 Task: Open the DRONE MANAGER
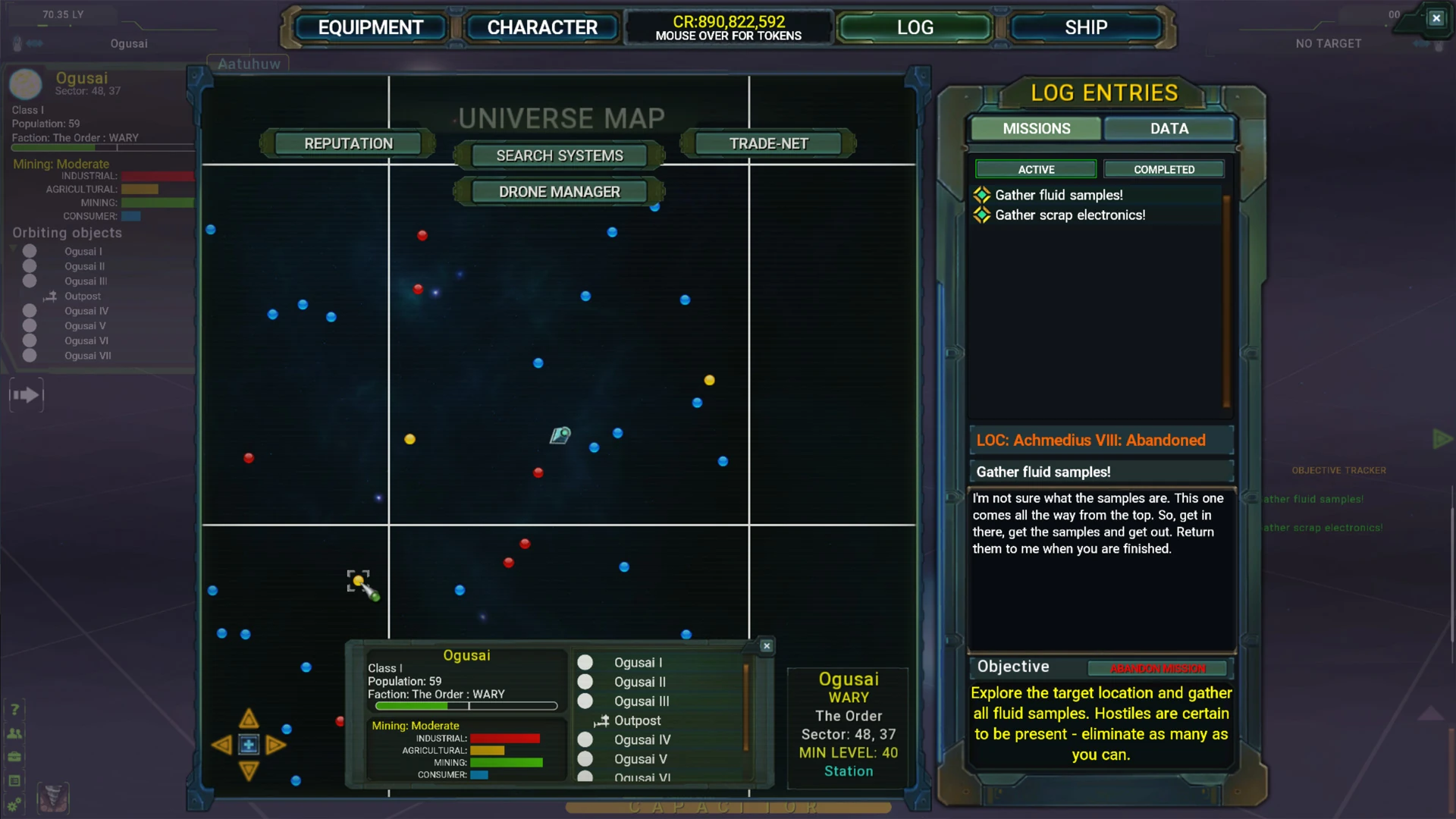(559, 191)
